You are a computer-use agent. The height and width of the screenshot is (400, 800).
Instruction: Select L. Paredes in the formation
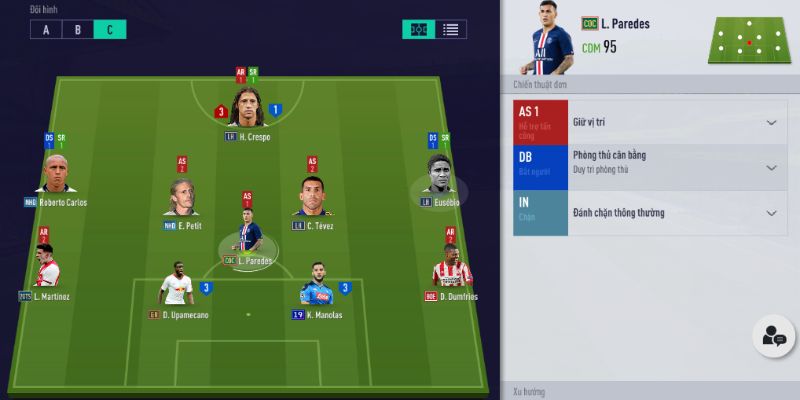pos(247,235)
